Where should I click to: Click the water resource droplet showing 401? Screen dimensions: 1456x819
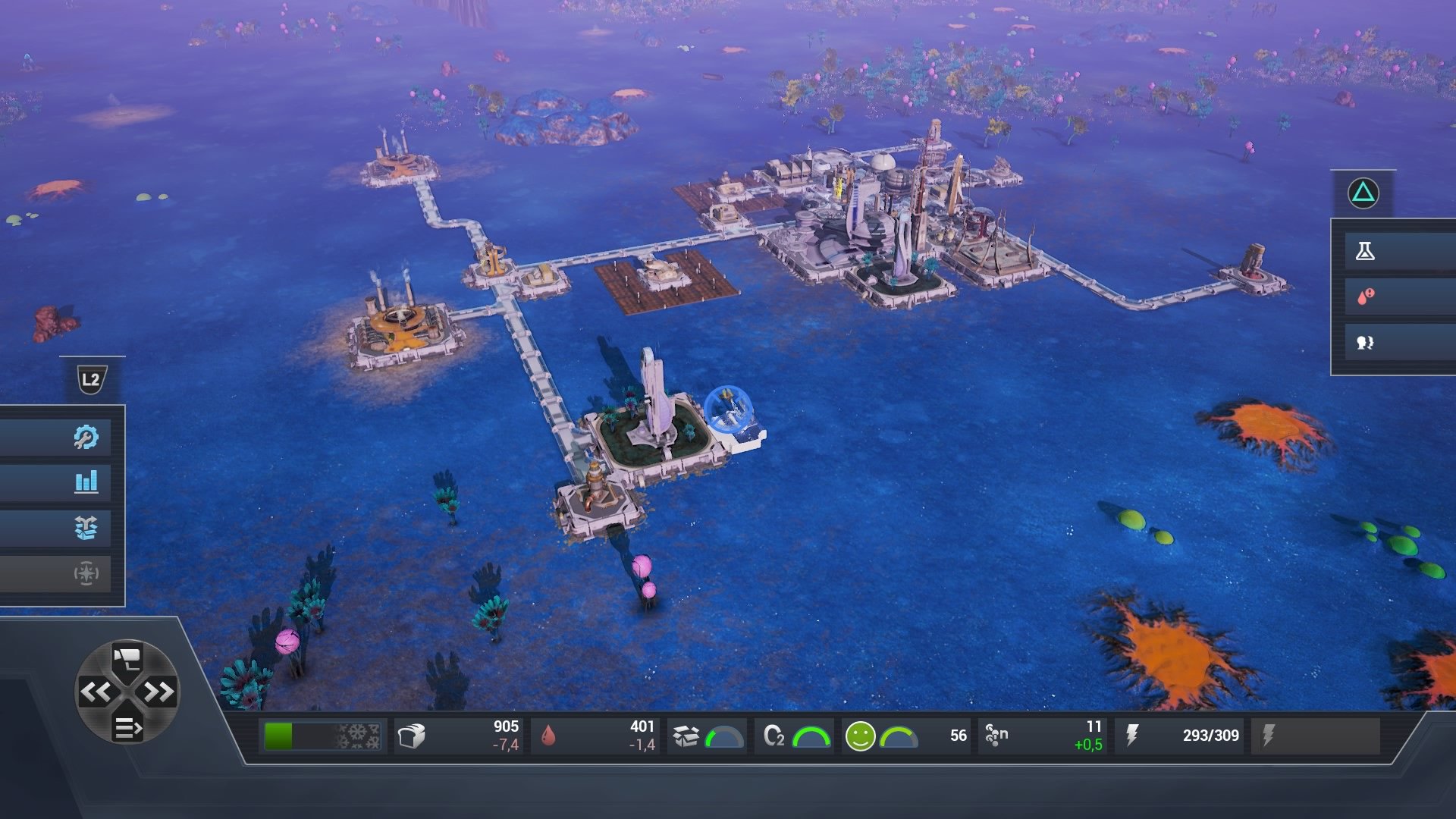pos(548,734)
